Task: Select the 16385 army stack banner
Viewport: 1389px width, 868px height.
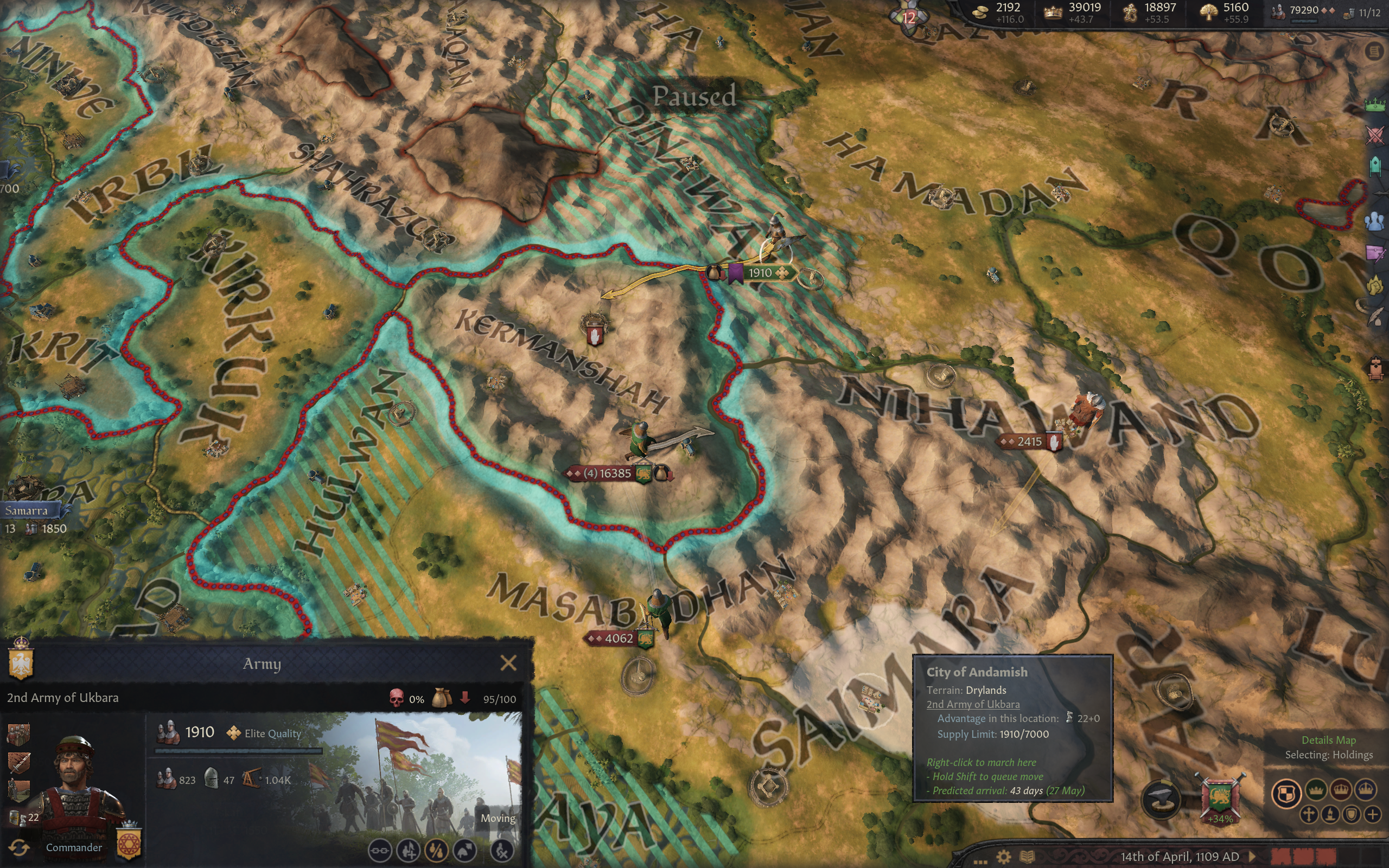Action: [607, 474]
